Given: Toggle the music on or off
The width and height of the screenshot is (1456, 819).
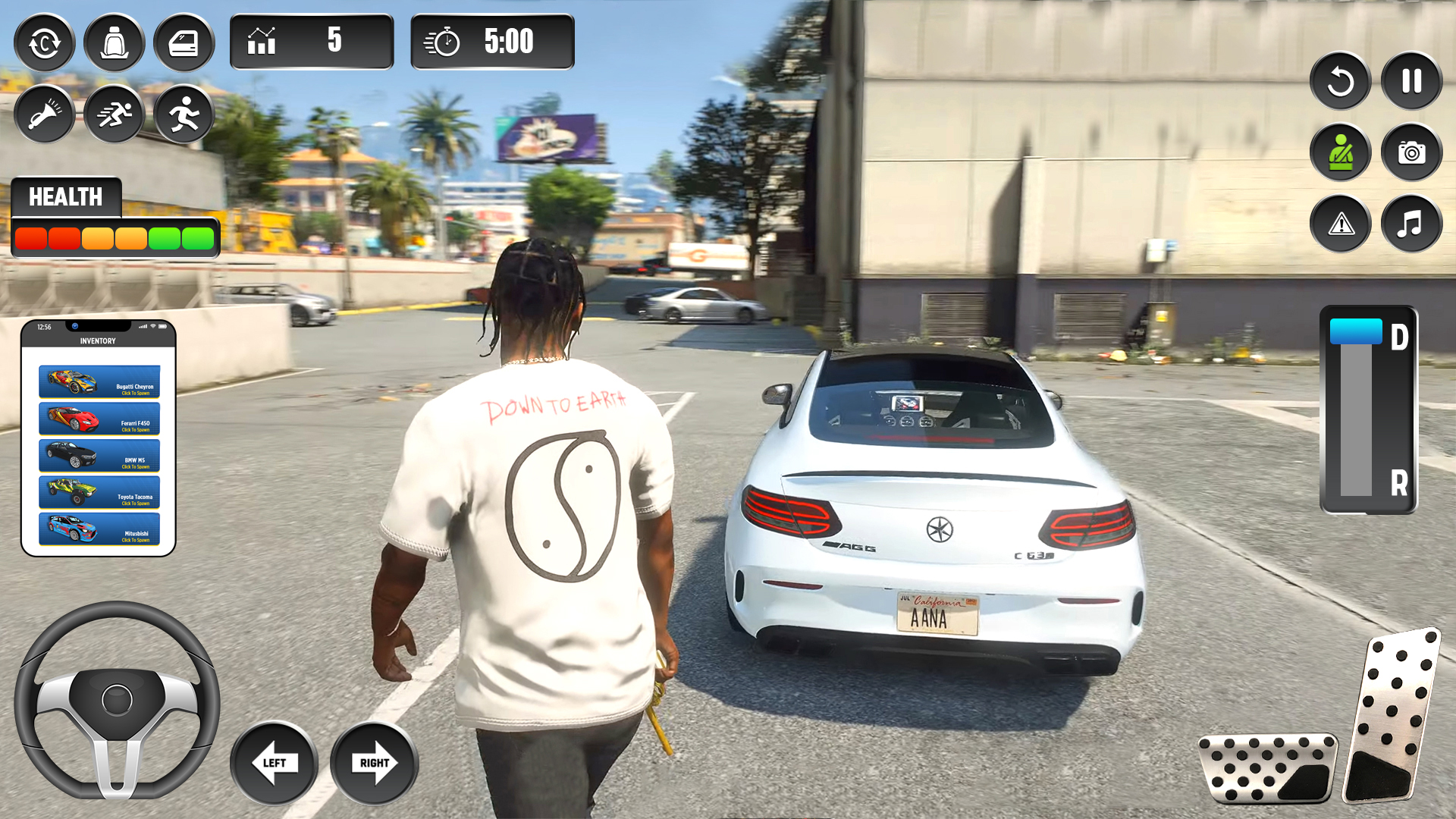Looking at the screenshot, I should (x=1410, y=224).
